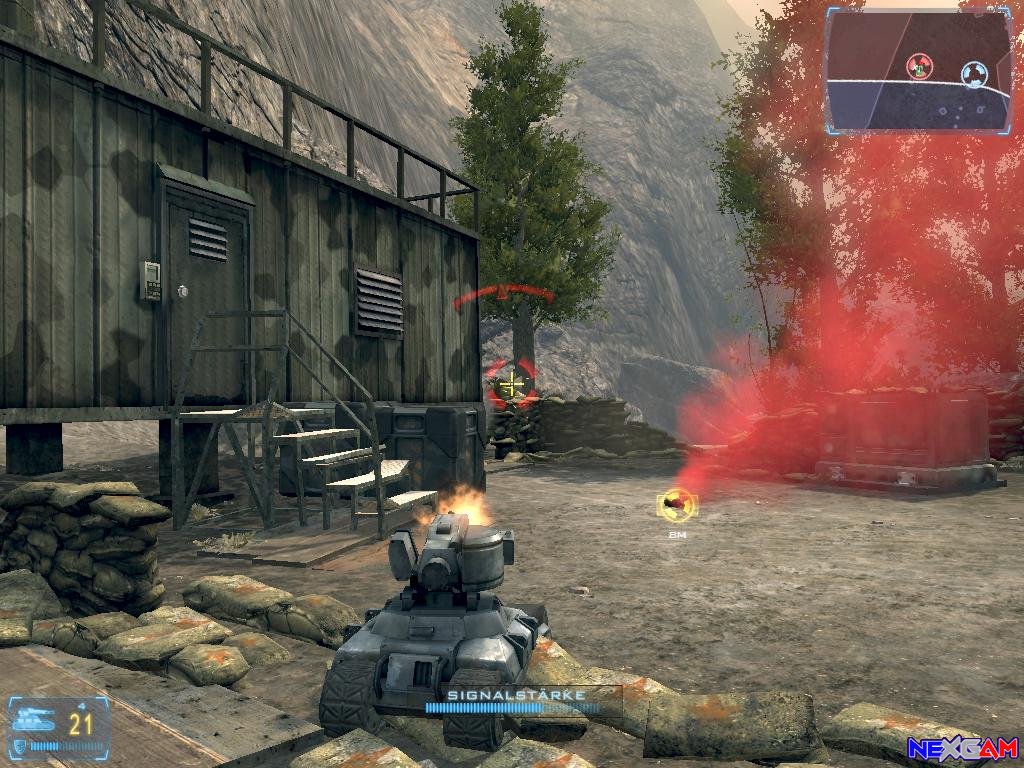1024x768 pixels.
Task: Click the NEXGAM watermark logo
Action: [962, 748]
